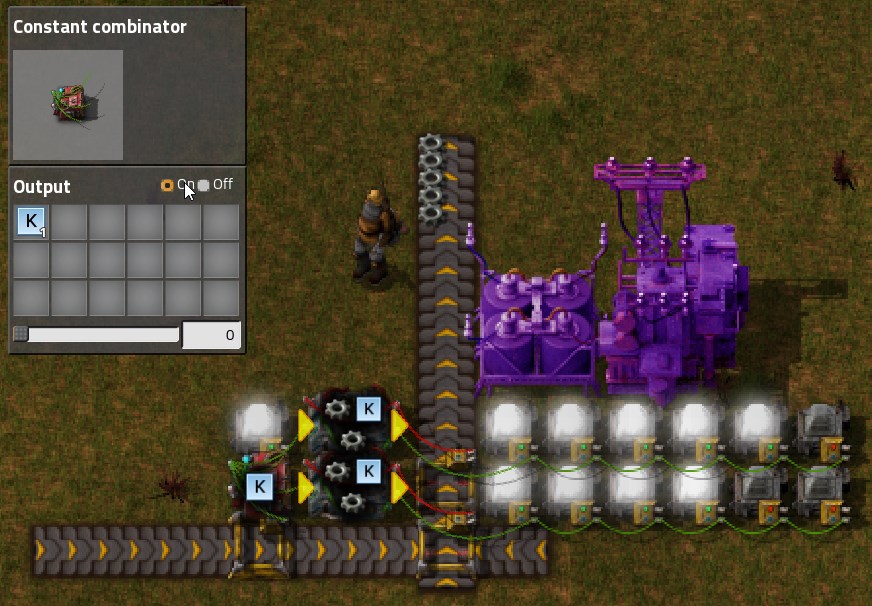Click the signal count slider handle
The width and height of the screenshot is (872, 606).
click(20, 334)
